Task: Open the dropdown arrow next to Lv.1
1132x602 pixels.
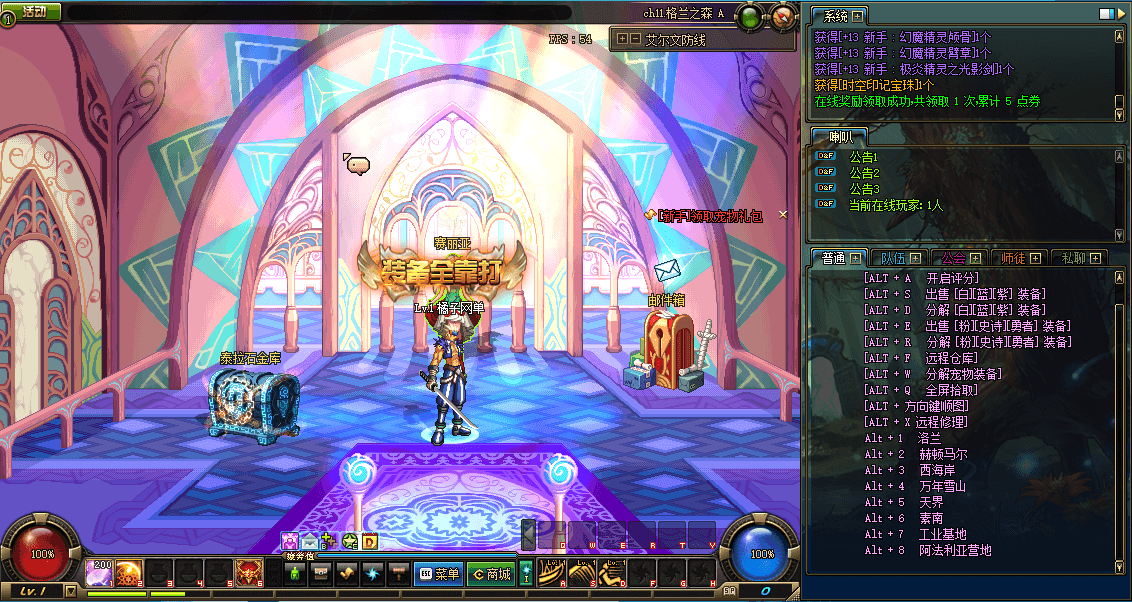Action: click(x=70, y=591)
